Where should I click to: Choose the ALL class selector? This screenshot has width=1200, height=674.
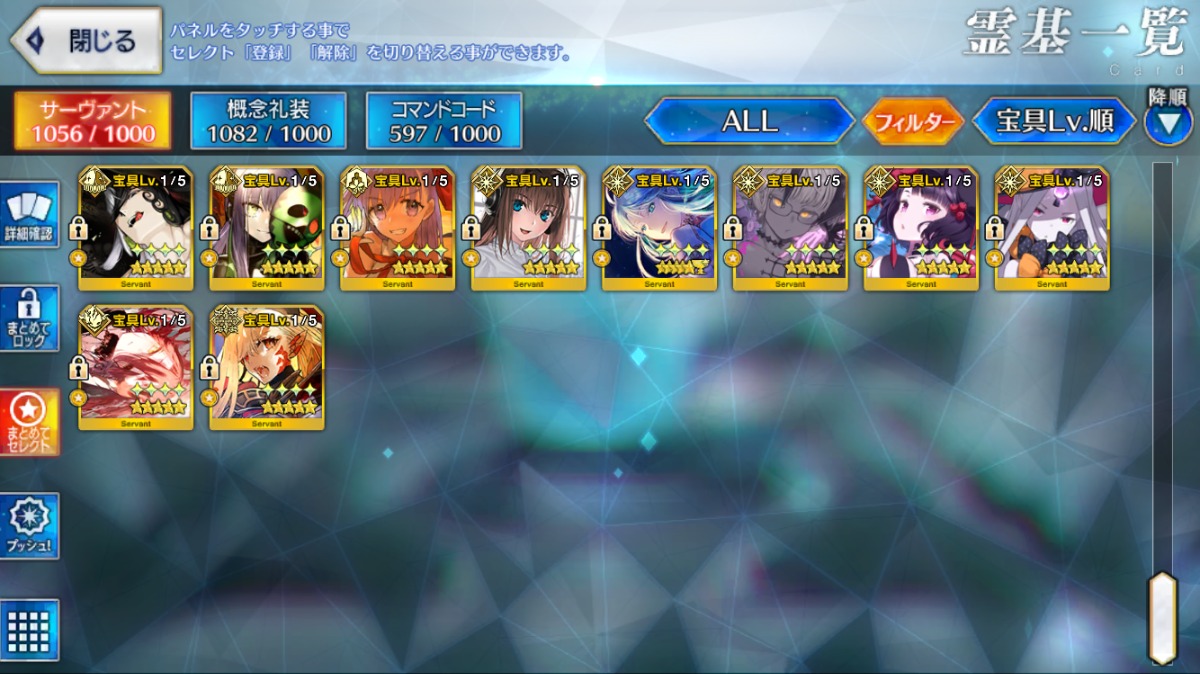[749, 122]
